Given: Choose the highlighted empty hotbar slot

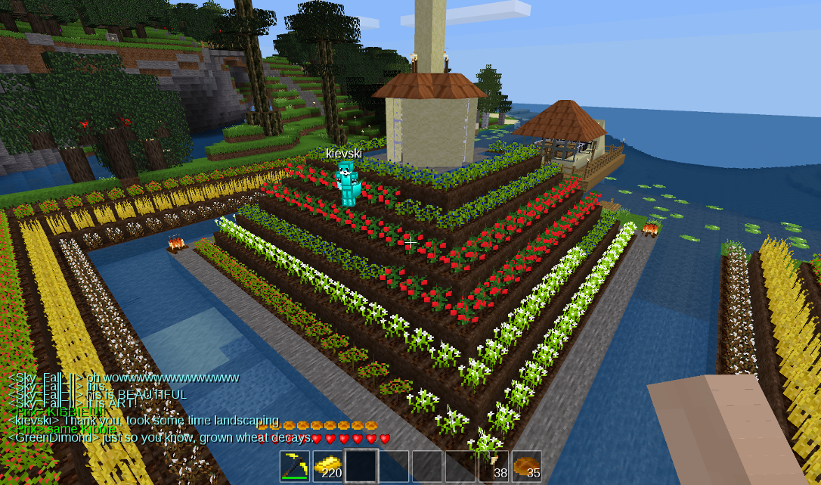Looking at the screenshot, I should 361,466.
